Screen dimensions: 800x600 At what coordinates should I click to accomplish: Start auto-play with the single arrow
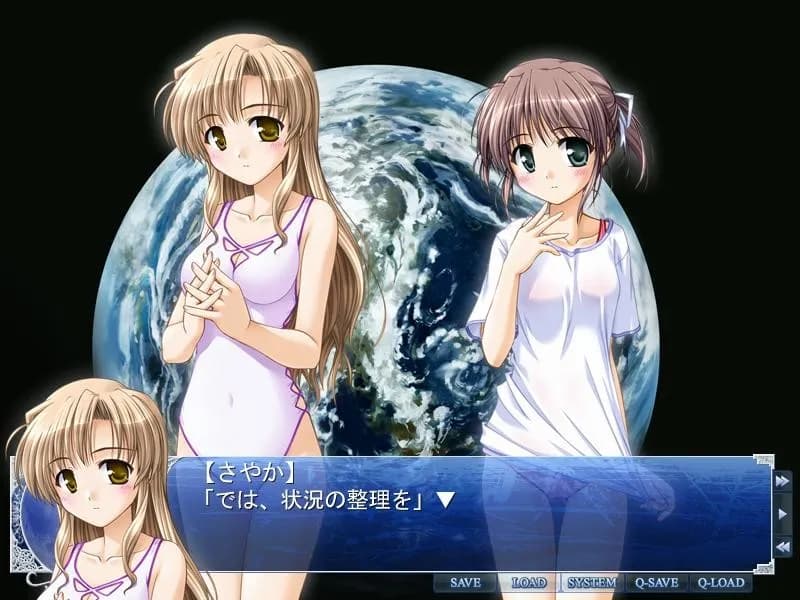point(783,514)
